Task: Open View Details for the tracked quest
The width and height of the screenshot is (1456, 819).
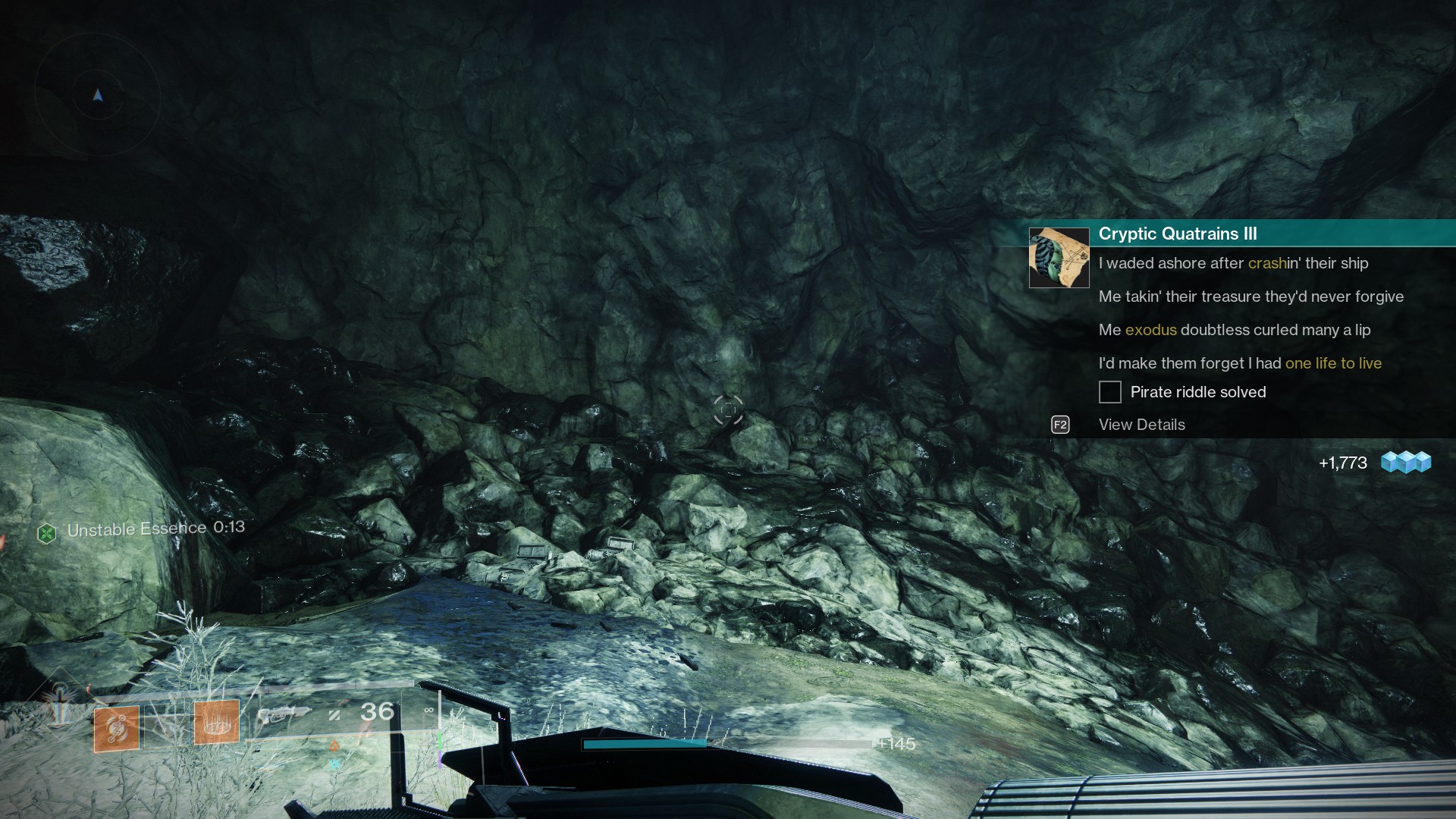Action: (1141, 425)
